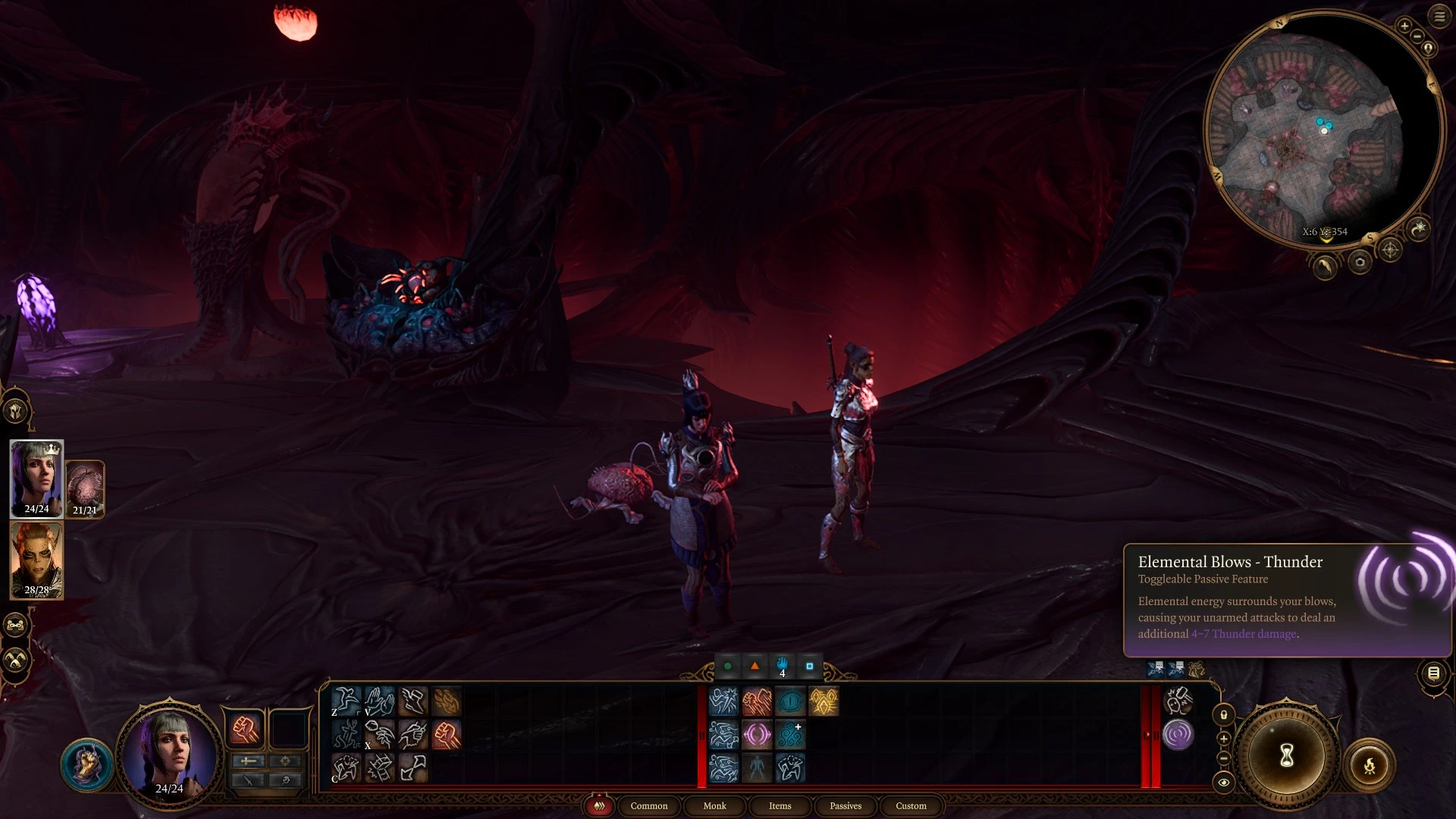Viewport: 1456px width, 819px height.
Task: Select the brain creature summon portrait
Action: [85, 489]
